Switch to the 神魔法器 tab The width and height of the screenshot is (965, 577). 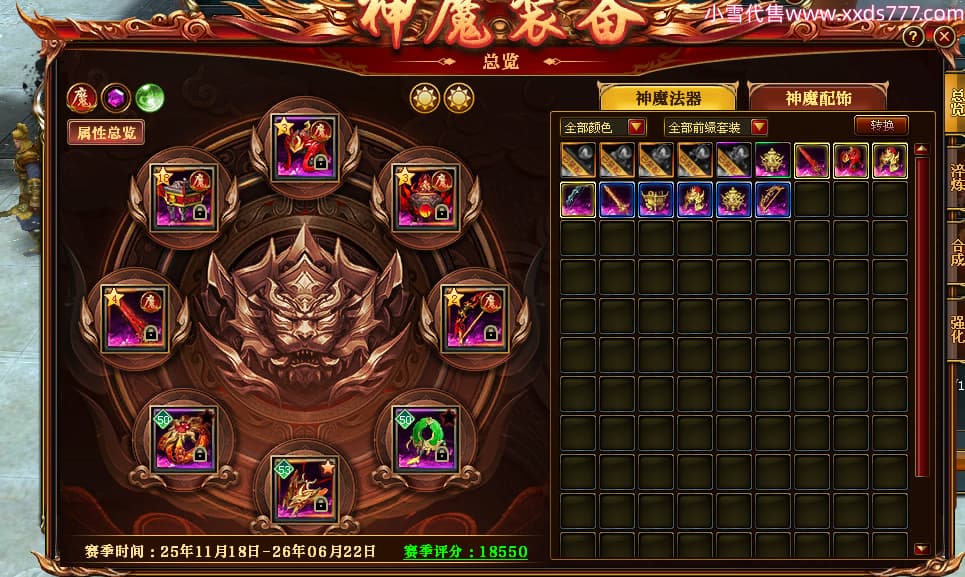coord(668,97)
